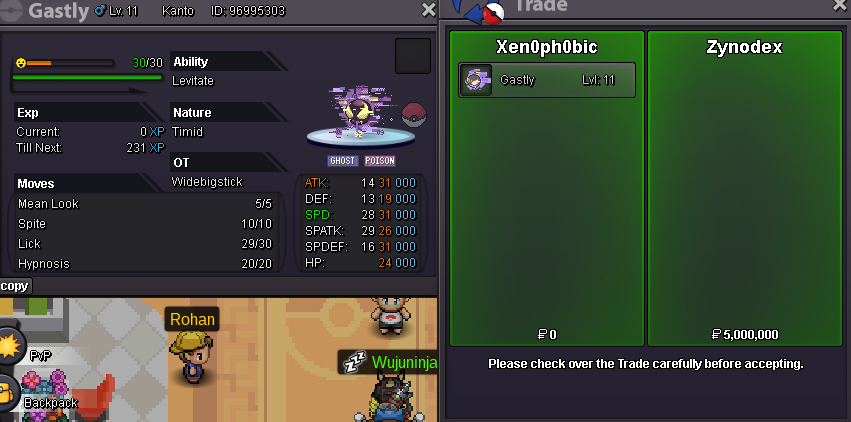Close the Trade window

[x=839, y=6]
